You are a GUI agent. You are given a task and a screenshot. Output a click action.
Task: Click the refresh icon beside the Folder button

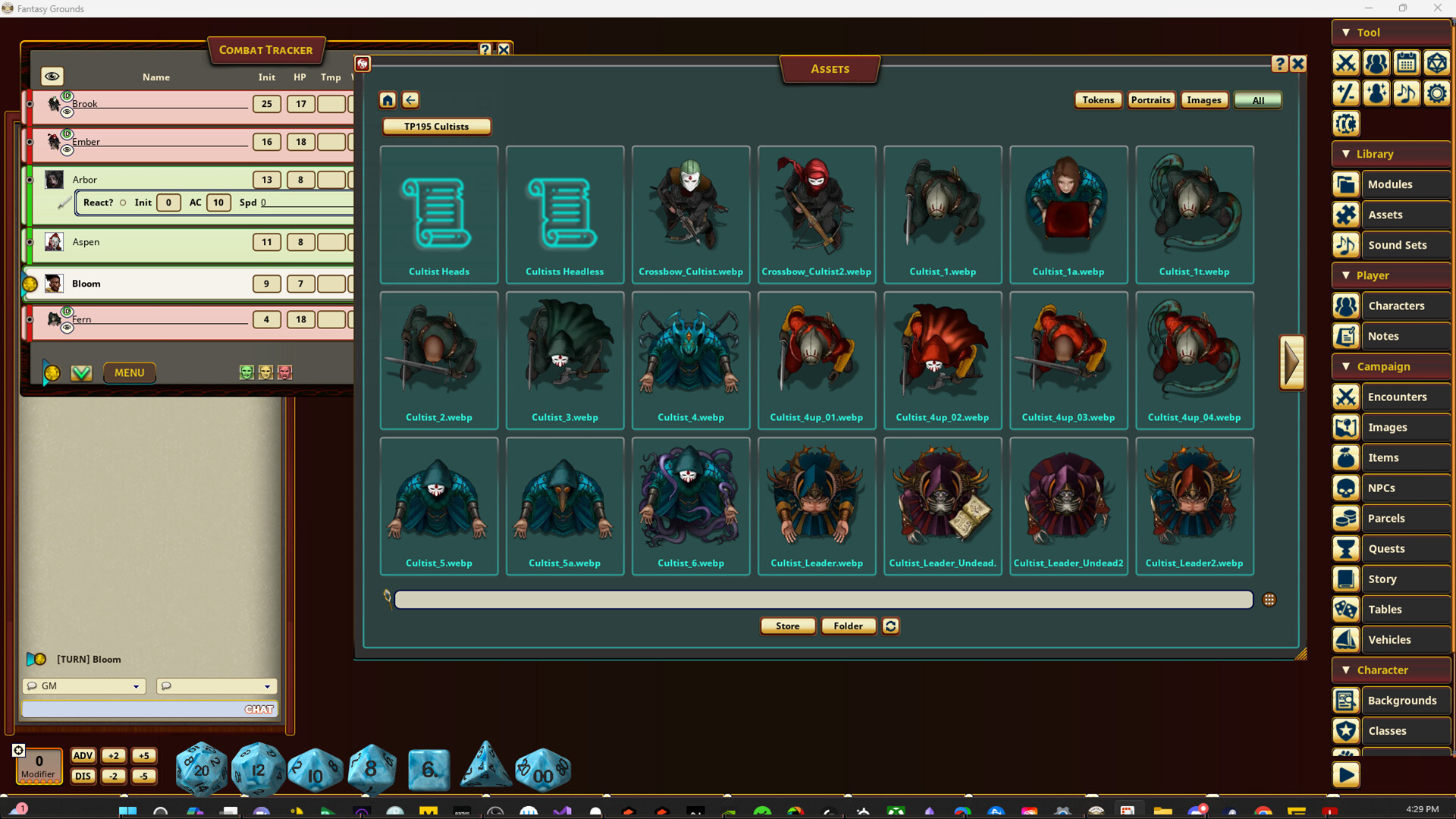click(x=890, y=626)
